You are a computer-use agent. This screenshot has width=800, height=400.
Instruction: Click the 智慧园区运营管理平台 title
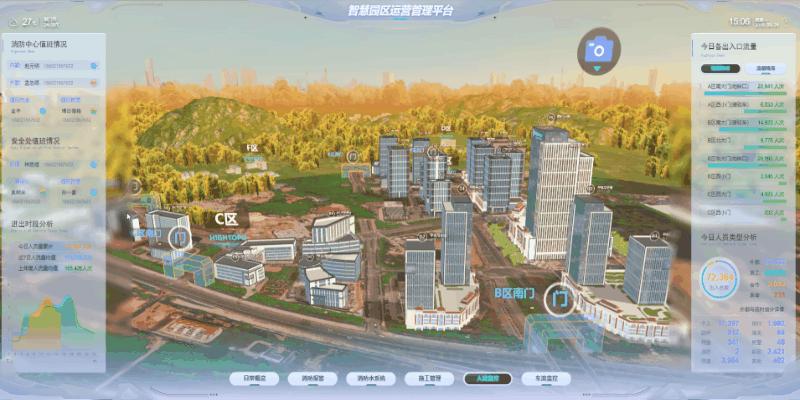(x=400, y=11)
